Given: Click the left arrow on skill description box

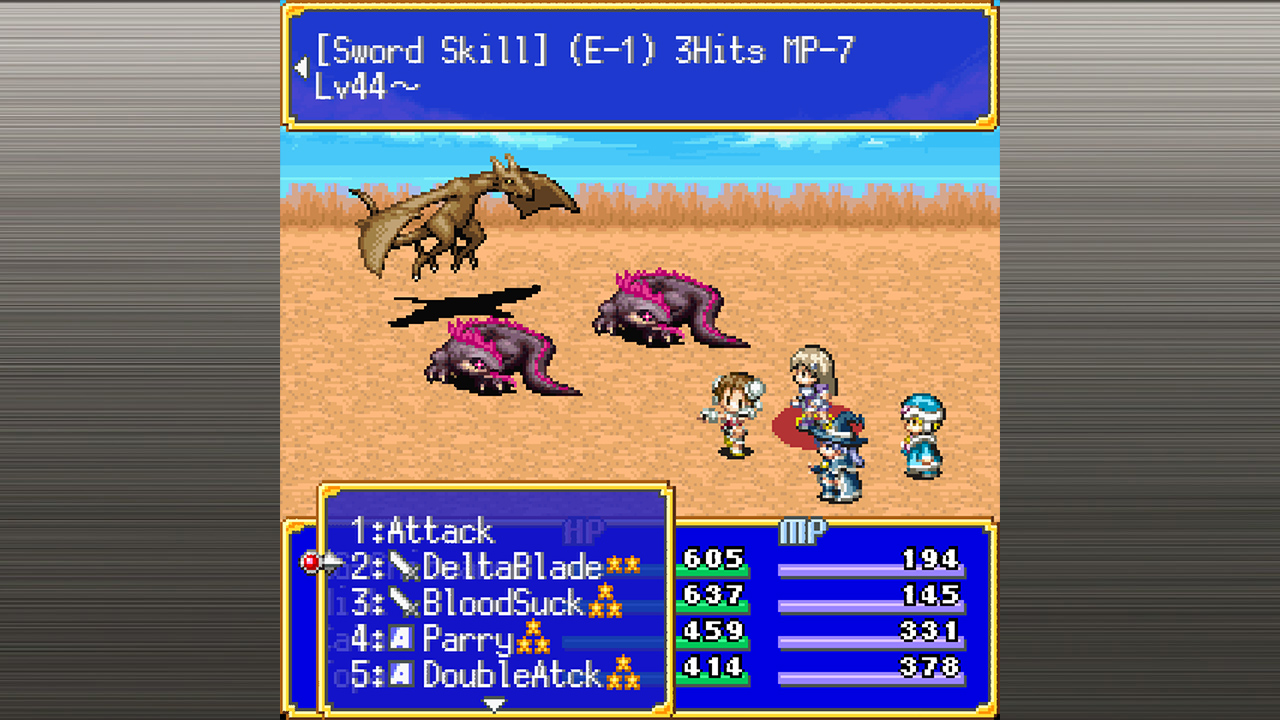Looking at the screenshot, I should pyautogui.click(x=300, y=66).
